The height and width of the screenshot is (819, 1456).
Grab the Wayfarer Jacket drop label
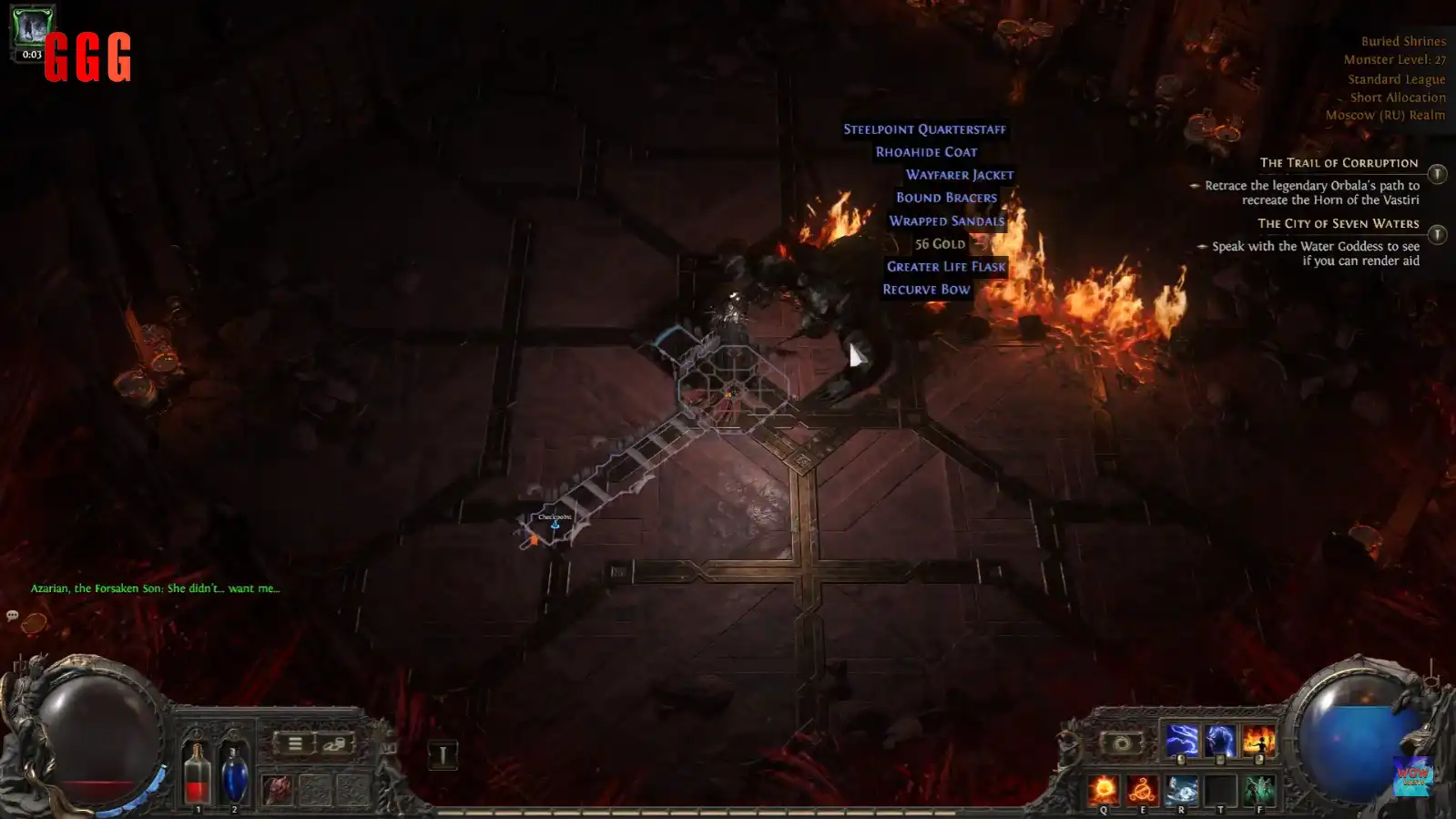pyautogui.click(x=959, y=175)
